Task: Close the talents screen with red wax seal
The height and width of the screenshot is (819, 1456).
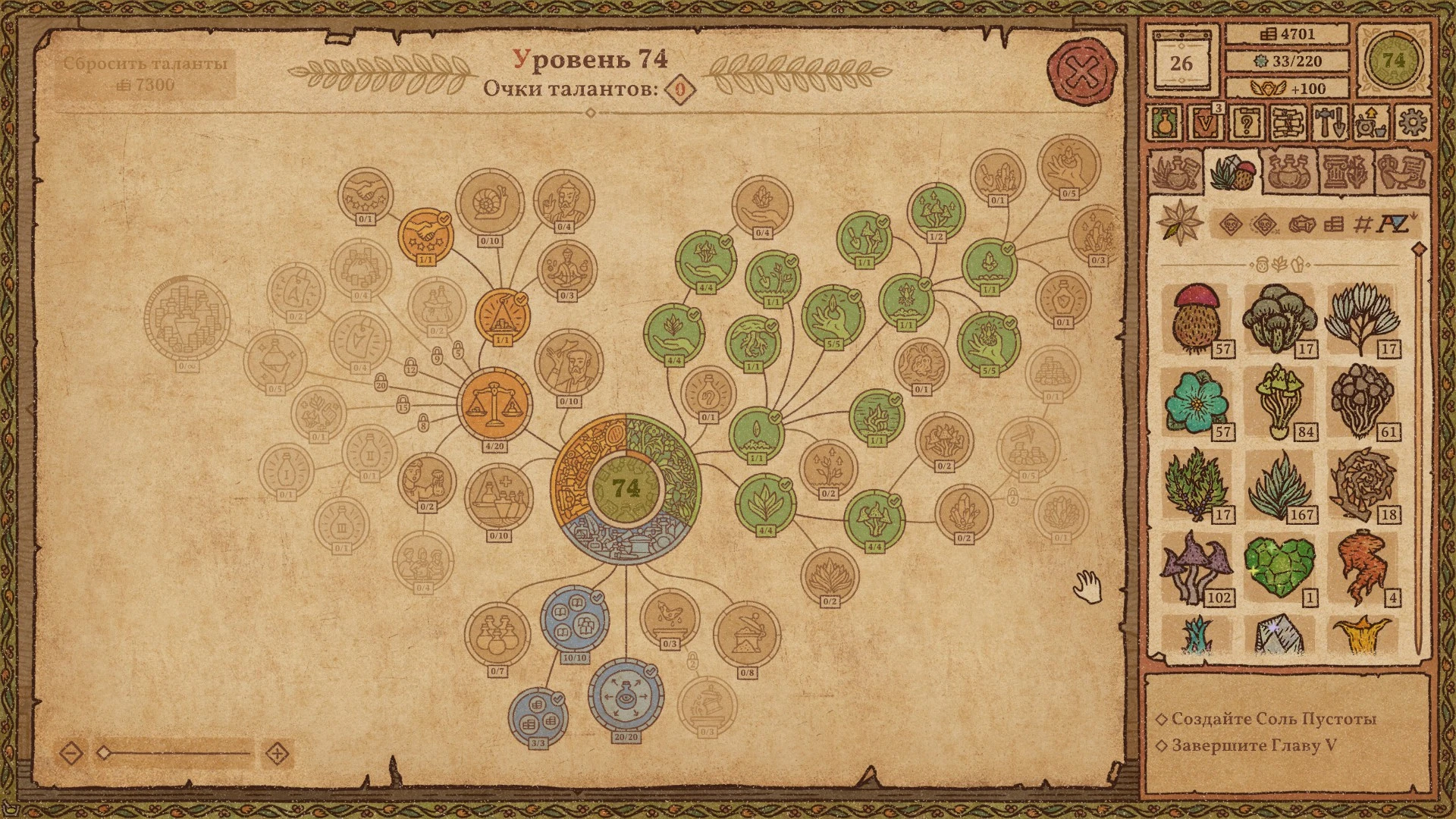Action: [1082, 73]
